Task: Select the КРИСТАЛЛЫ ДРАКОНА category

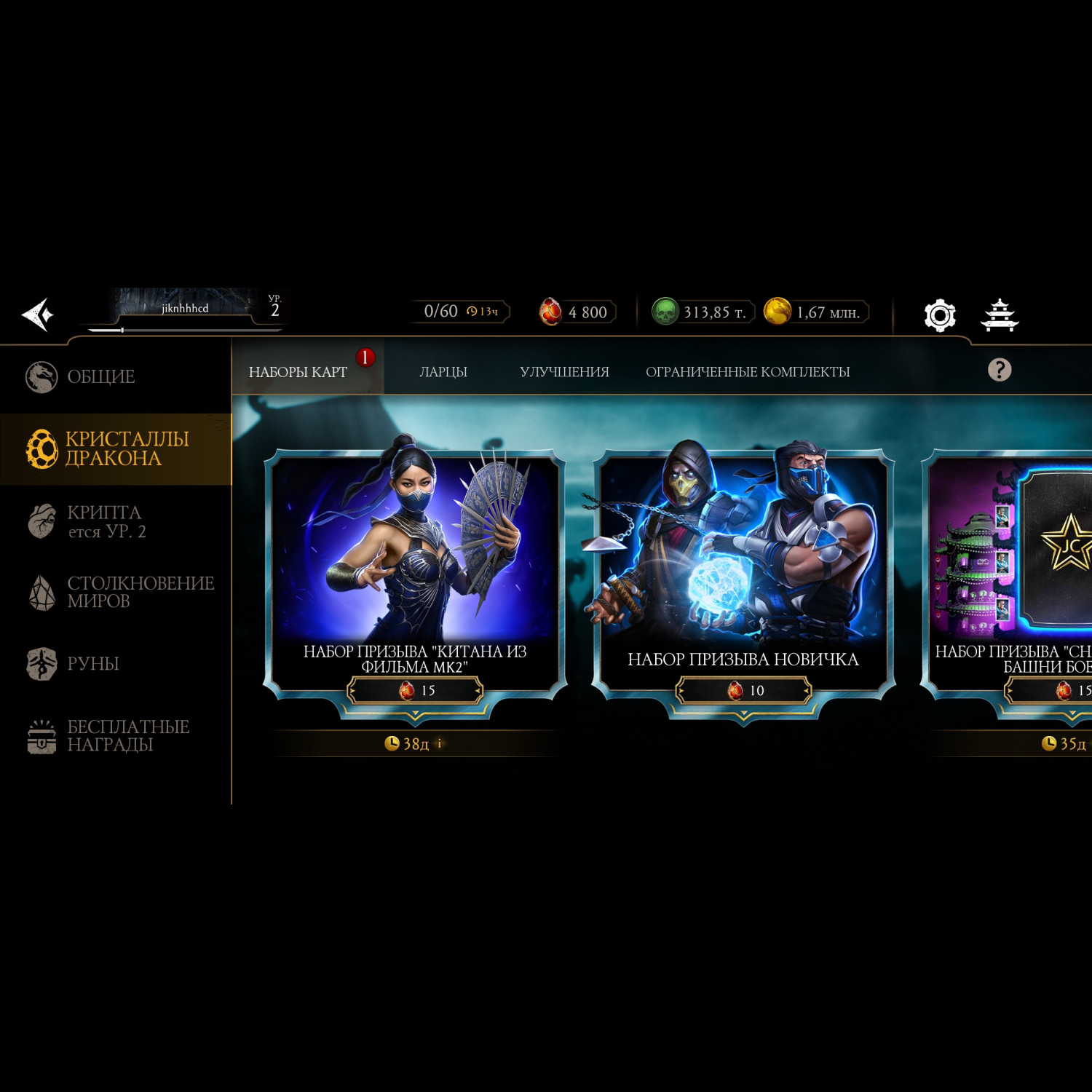Action: click(115, 448)
